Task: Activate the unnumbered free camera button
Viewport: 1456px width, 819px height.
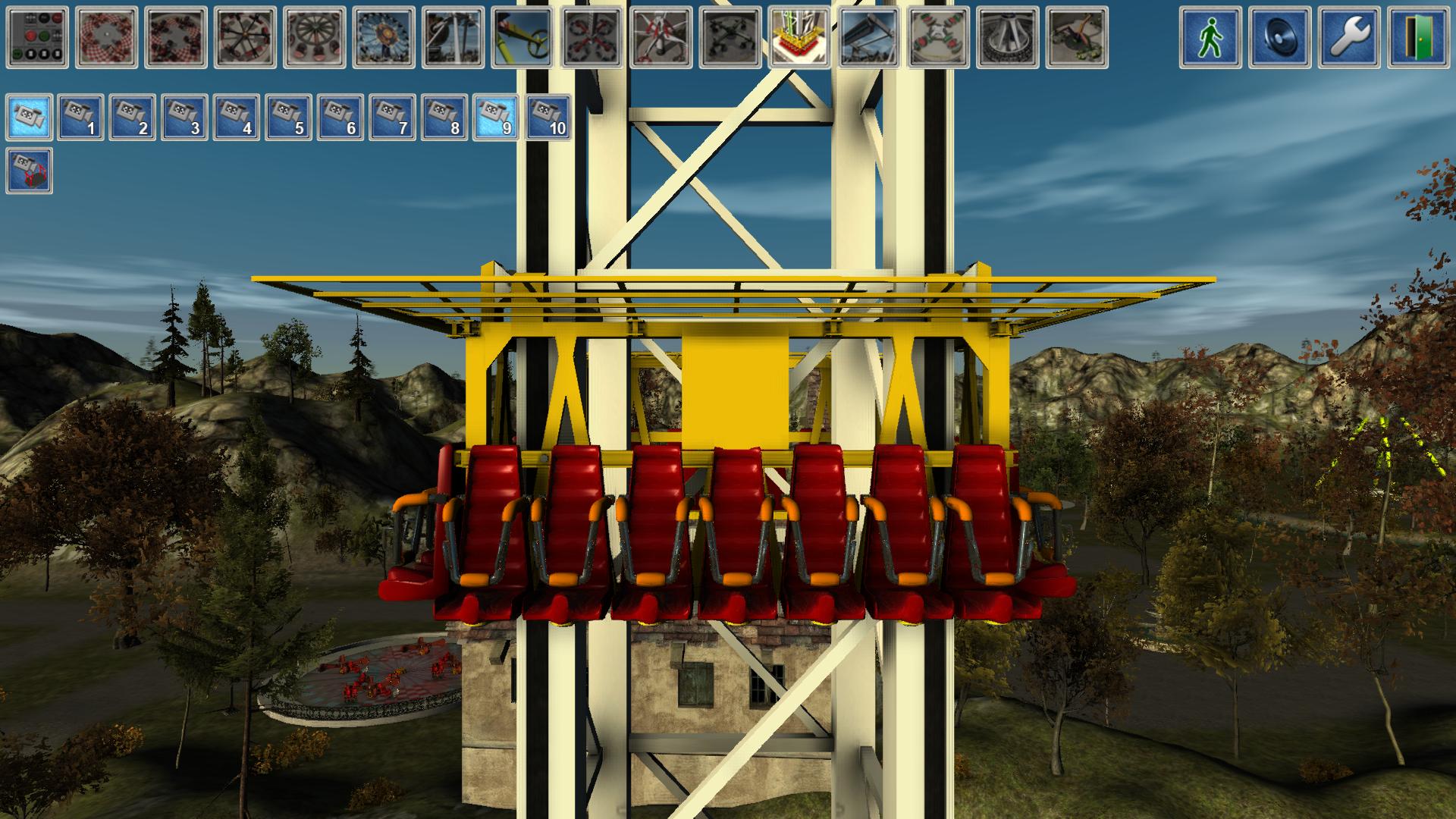Action: (30, 117)
